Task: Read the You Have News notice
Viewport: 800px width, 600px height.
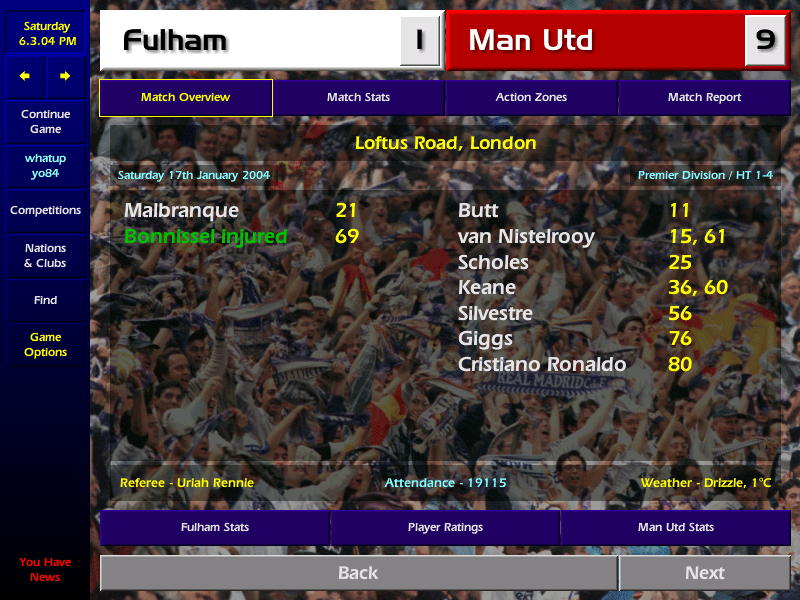Action: (45, 570)
